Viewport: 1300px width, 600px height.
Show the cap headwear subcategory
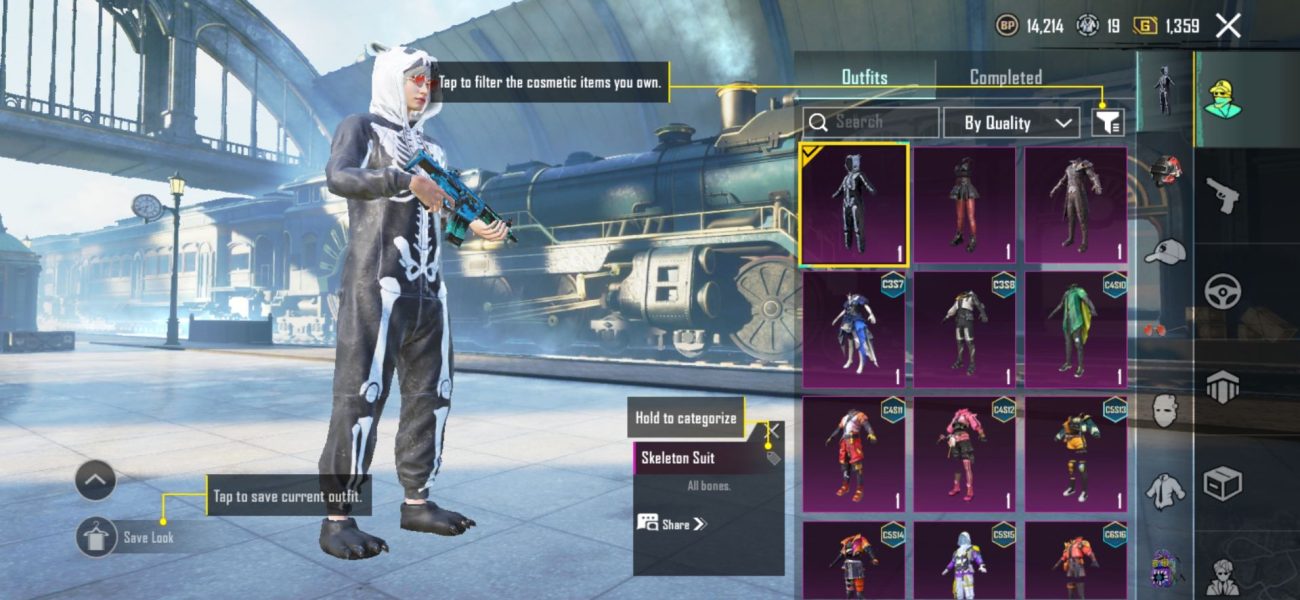tap(1164, 251)
